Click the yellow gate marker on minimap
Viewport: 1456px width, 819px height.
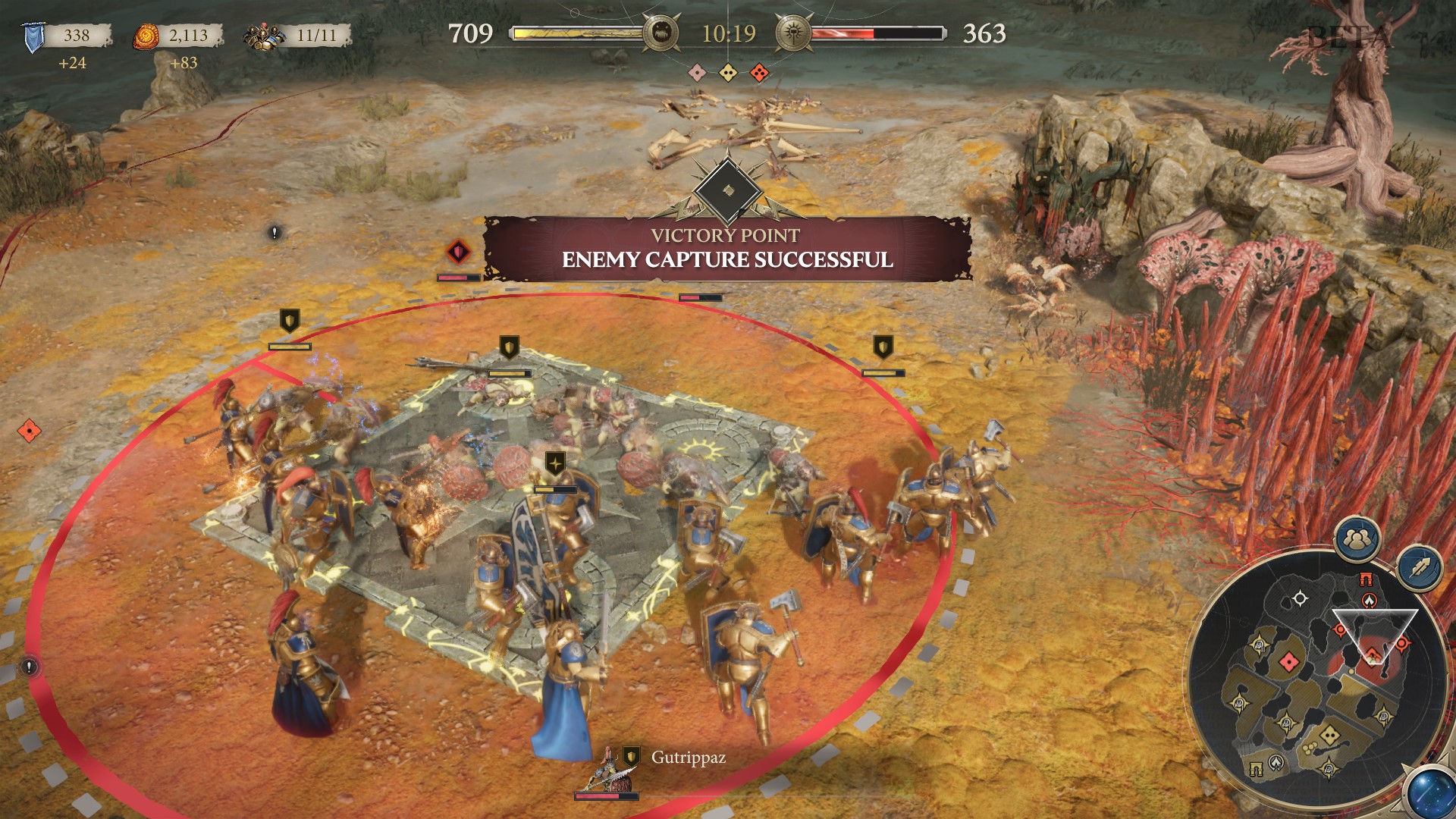coord(1256,769)
